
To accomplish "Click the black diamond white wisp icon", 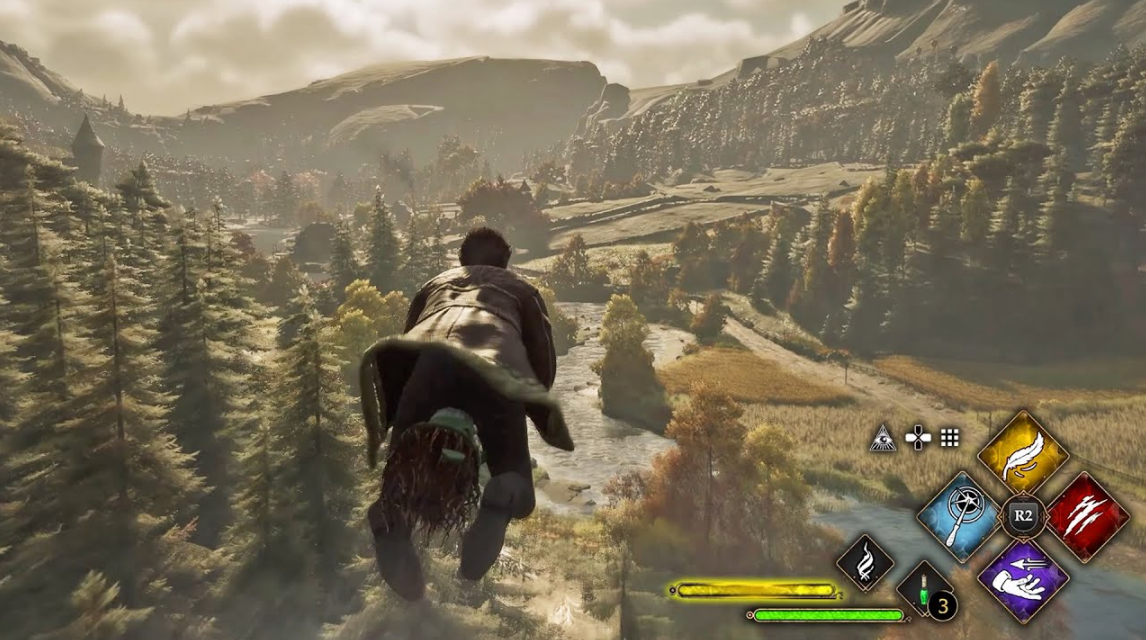I will tap(864, 563).
